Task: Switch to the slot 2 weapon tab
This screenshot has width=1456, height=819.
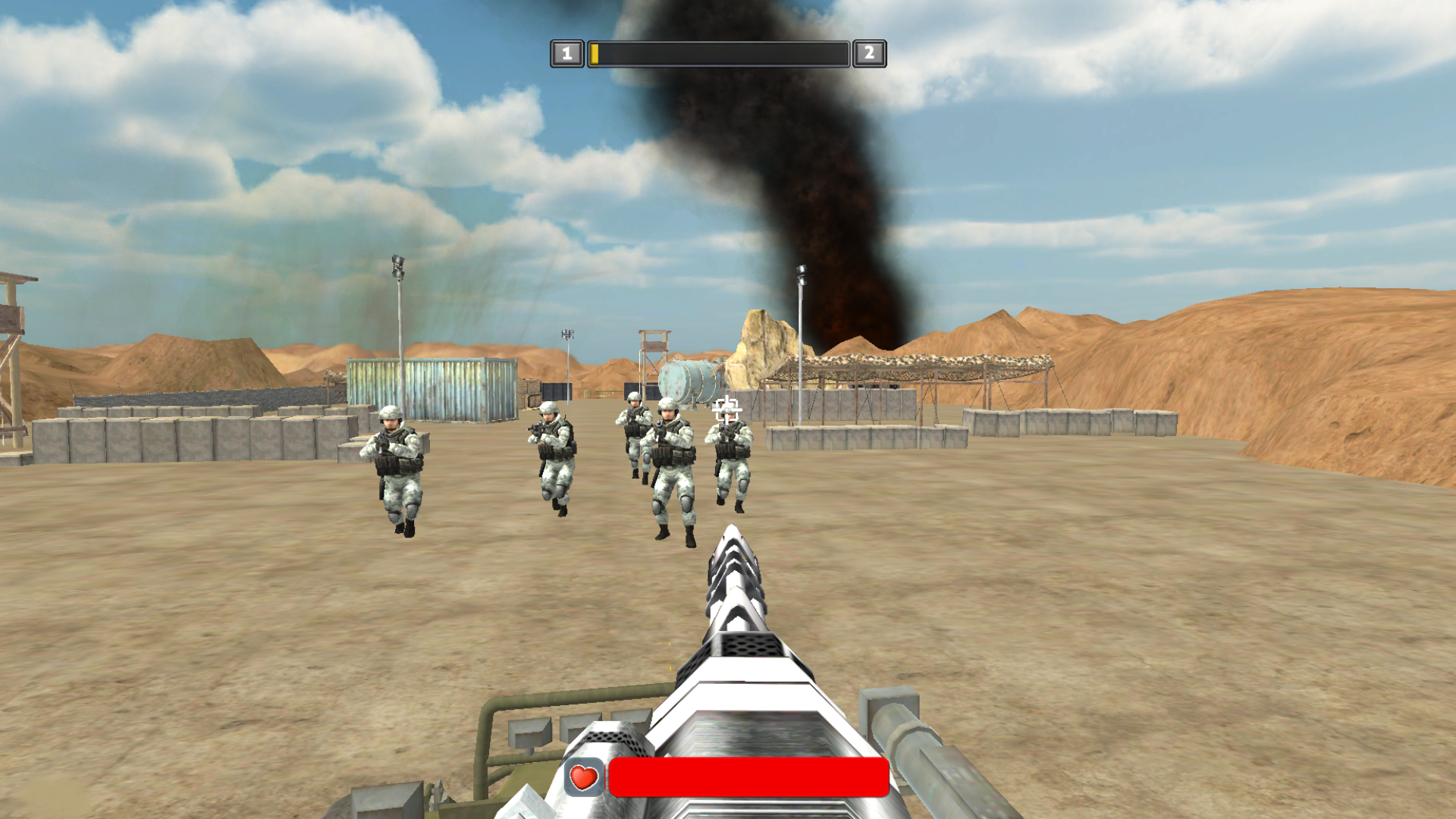Action: pyautogui.click(x=869, y=53)
